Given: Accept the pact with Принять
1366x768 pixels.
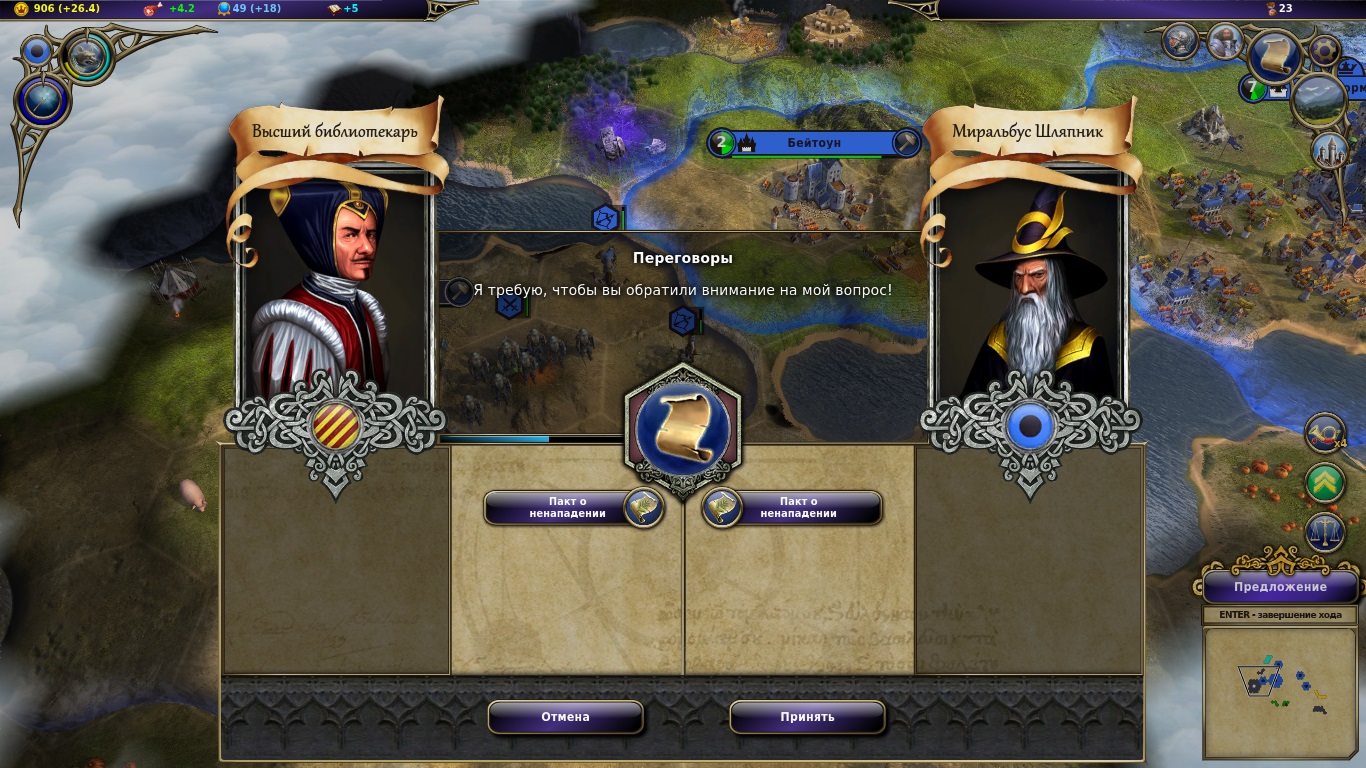Looking at the screenshot, I should click(807, 717).
